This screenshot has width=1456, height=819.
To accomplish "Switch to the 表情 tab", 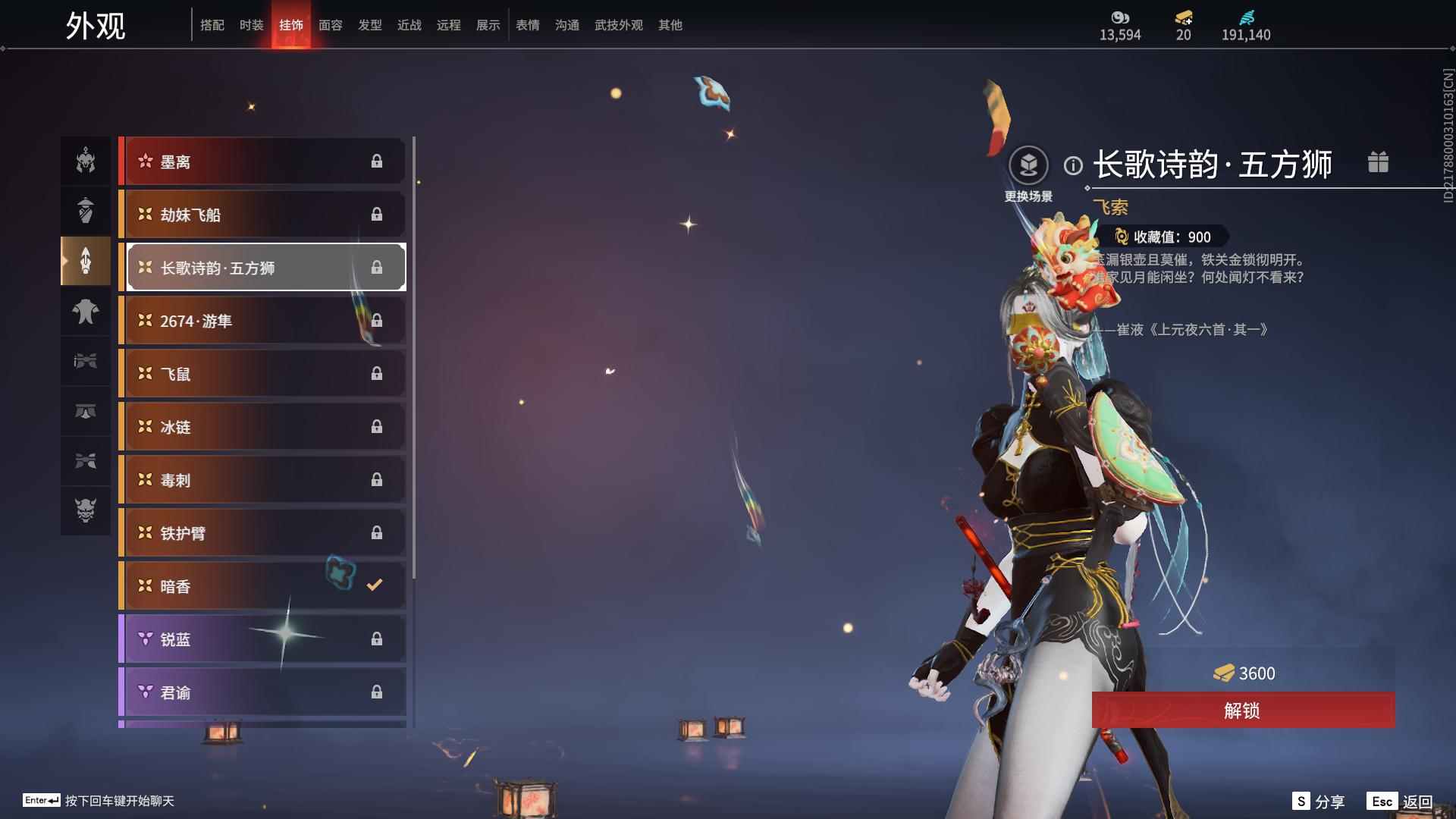I will (527, 25).
